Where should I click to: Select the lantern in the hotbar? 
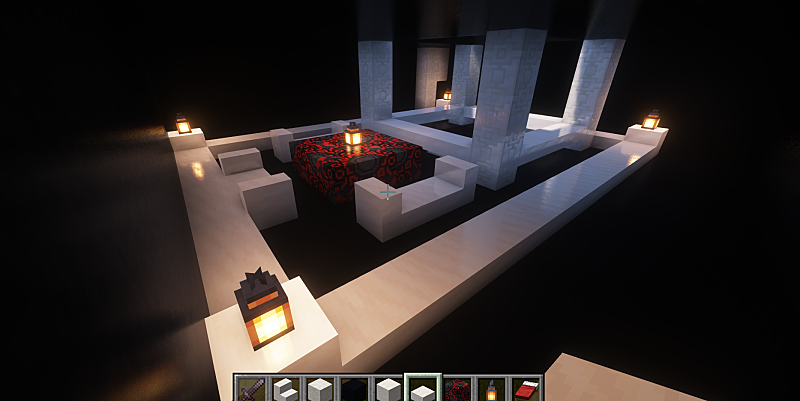tap(491, 389)
